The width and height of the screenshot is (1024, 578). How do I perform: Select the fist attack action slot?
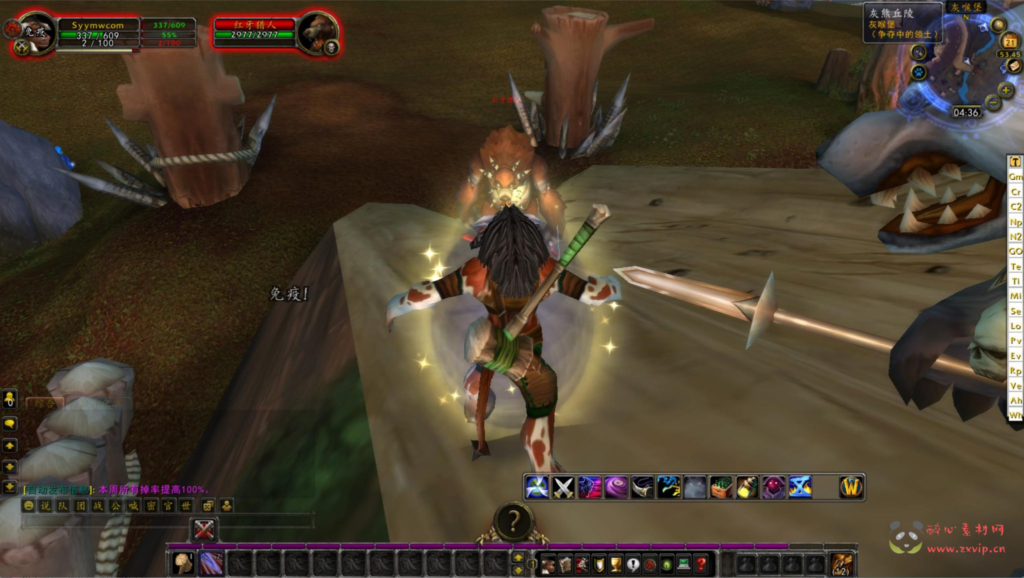pyautogui.click(x=184, y=563)
